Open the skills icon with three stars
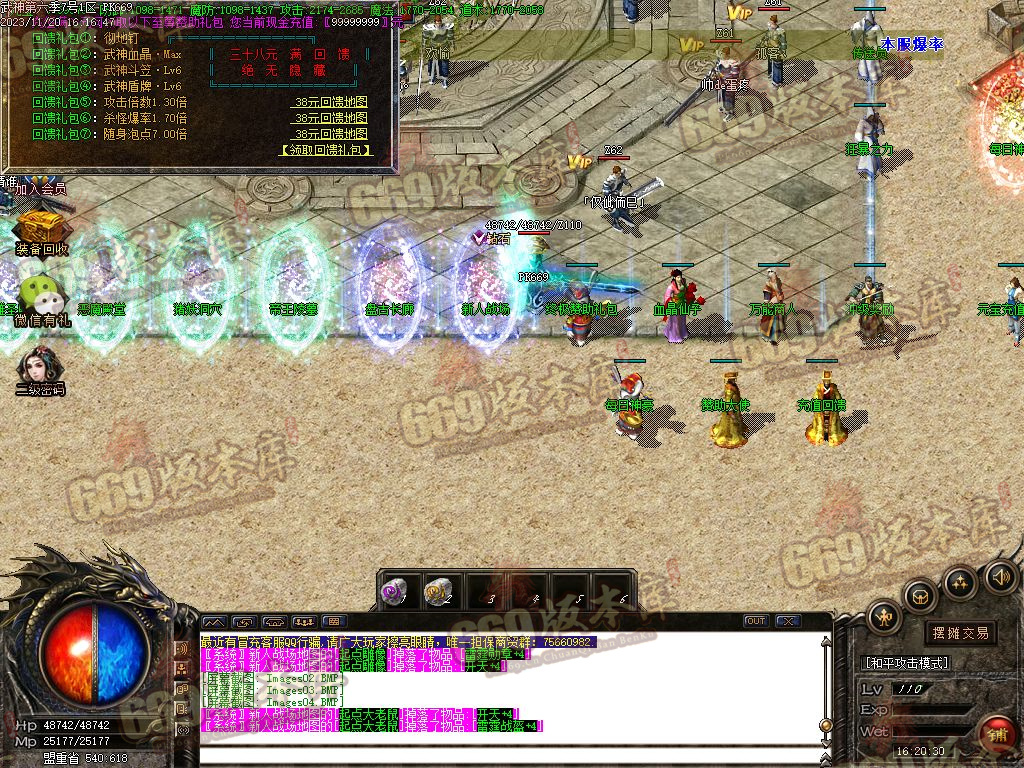 pos(960,581)
